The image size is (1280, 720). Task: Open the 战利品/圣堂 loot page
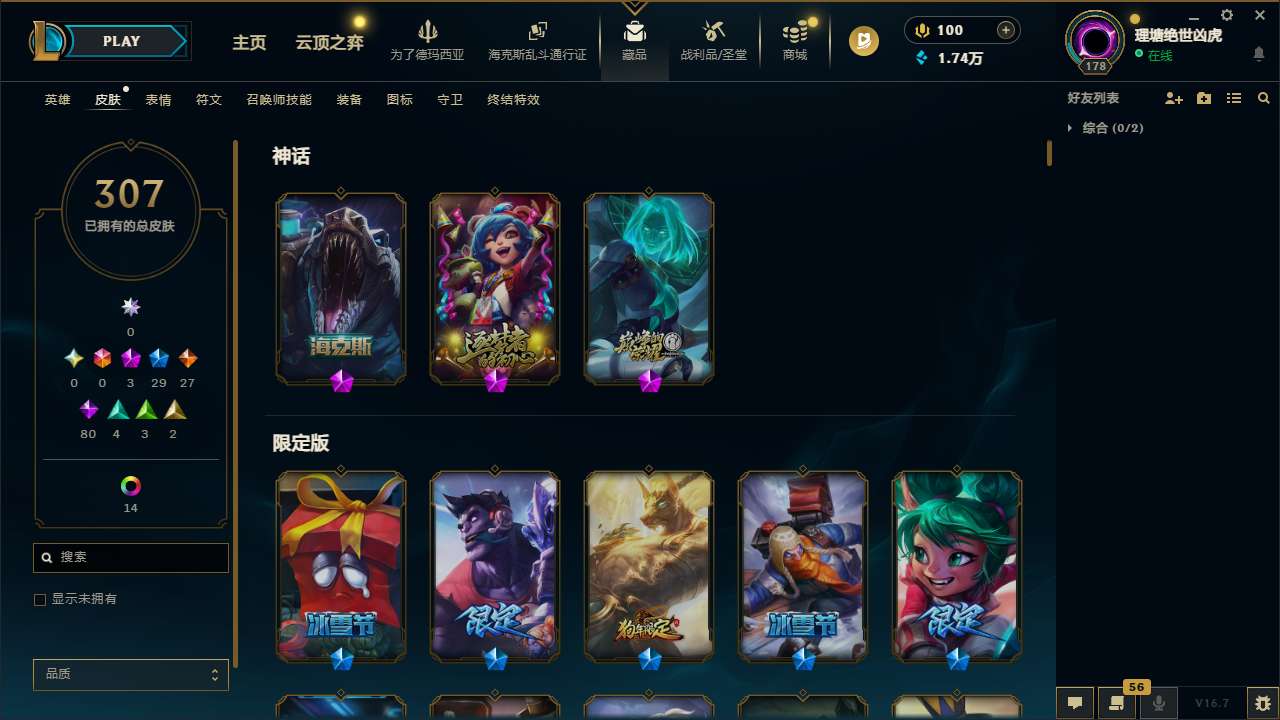coord(713,40)
